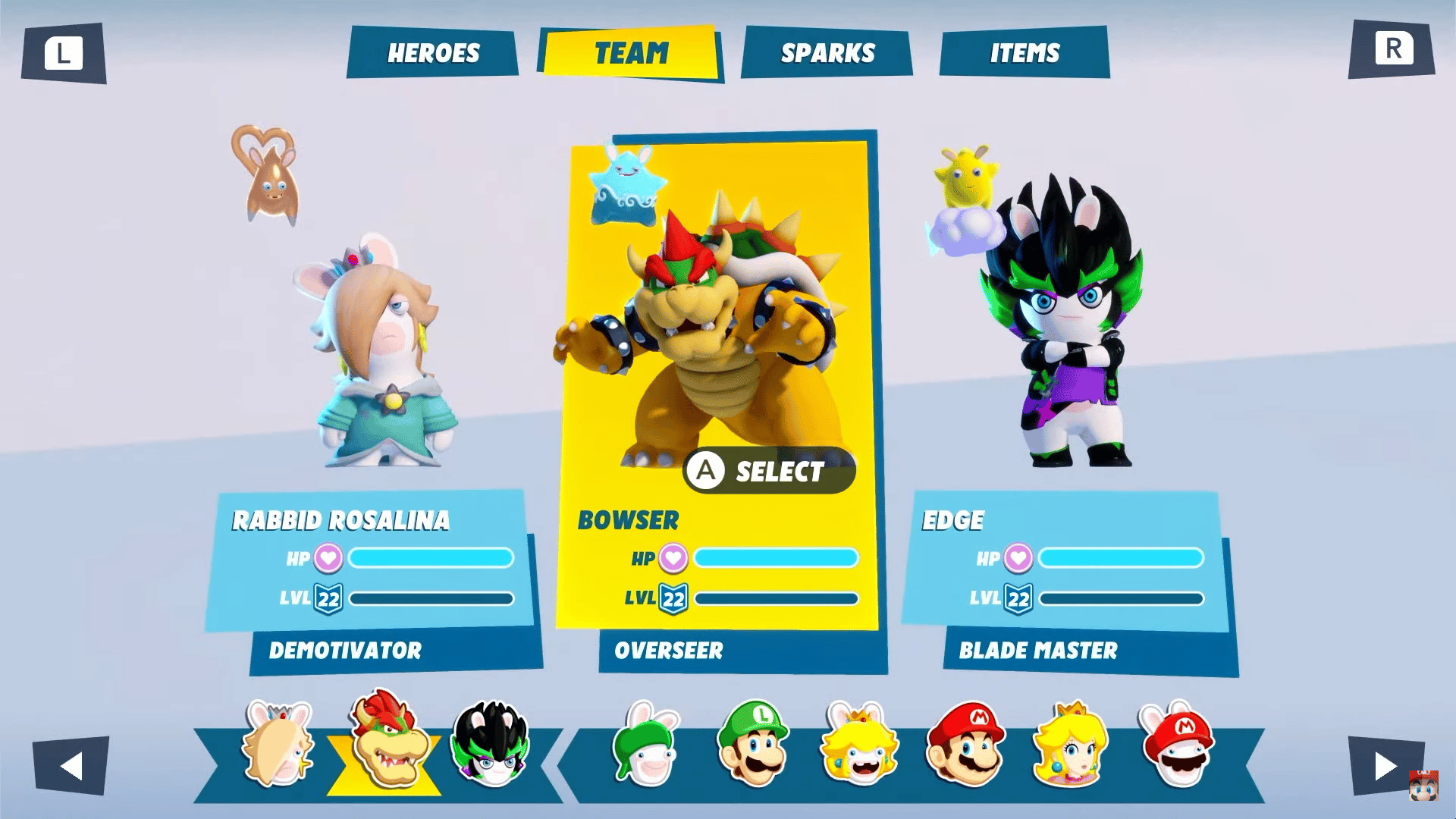
Task: Open the Sparks tab
Action: click(x=827, y=52)
